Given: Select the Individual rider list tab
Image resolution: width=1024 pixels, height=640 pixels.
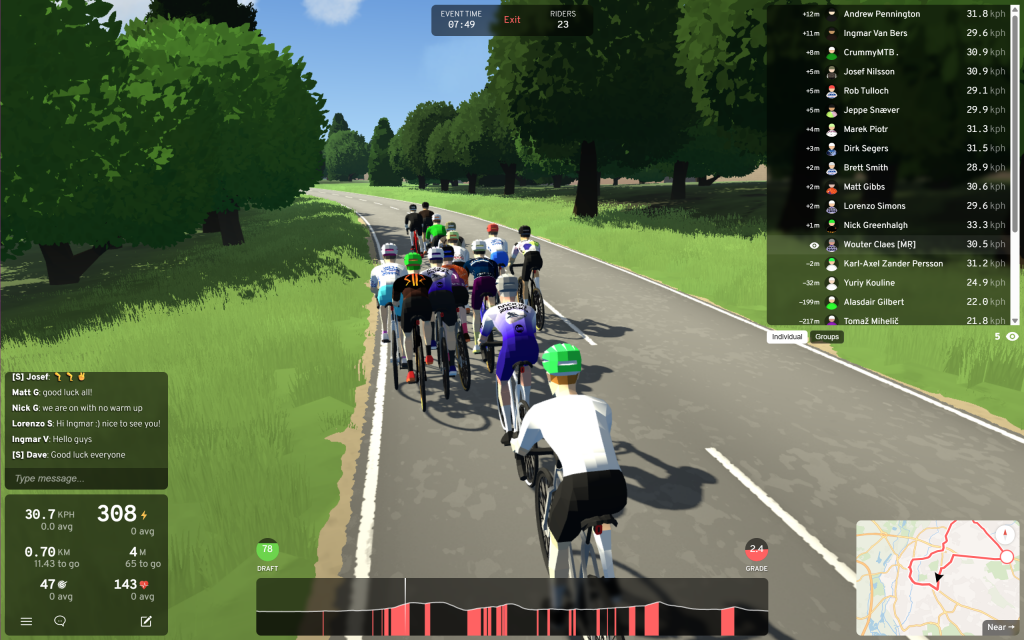Looking at the screenshot, I should click(788, 337).
